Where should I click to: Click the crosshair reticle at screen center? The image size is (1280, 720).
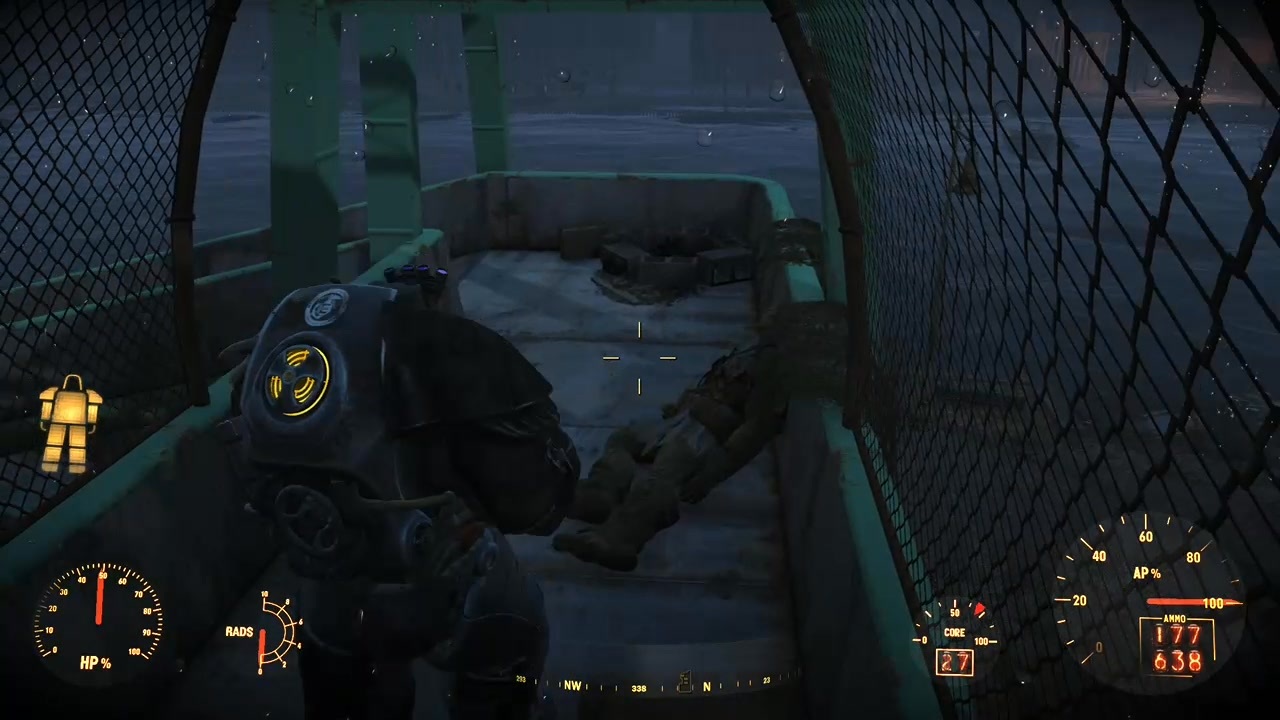tap(640, 360)
